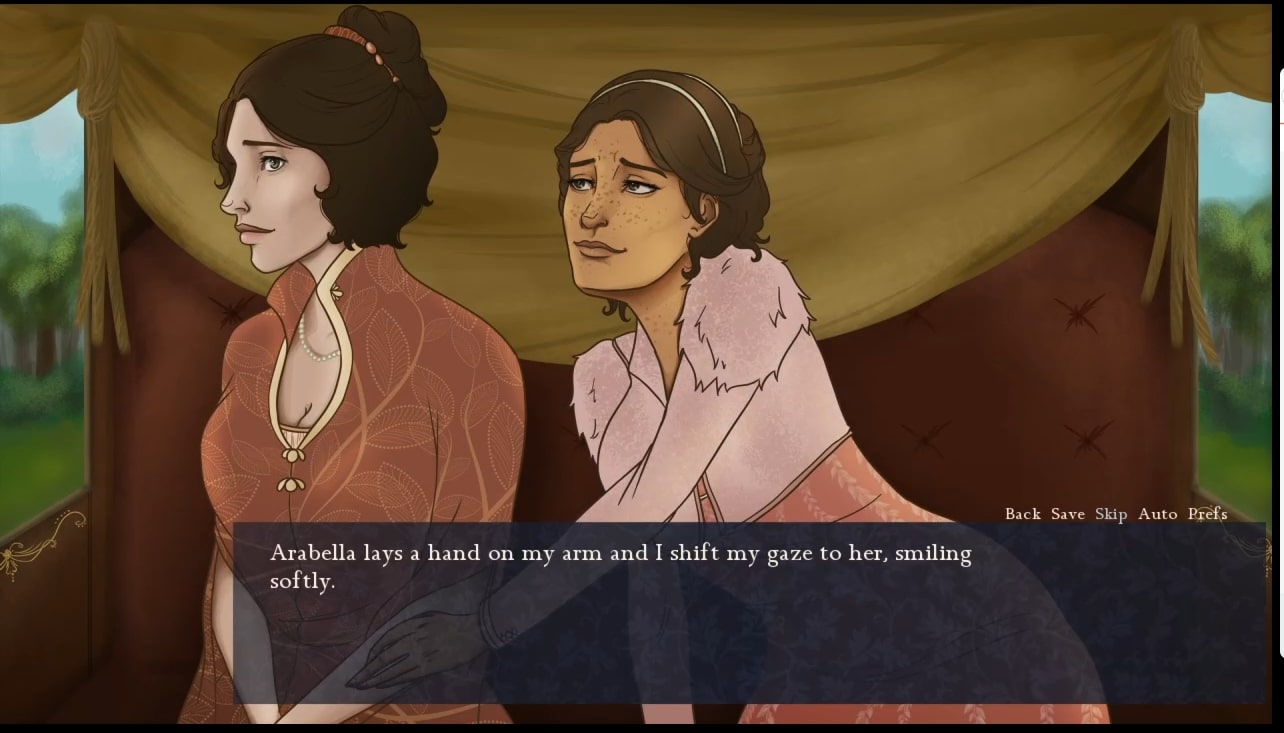Open the Prefs settings menu
Screen dimensions: 1284x733
click(x=1207, y=514)
